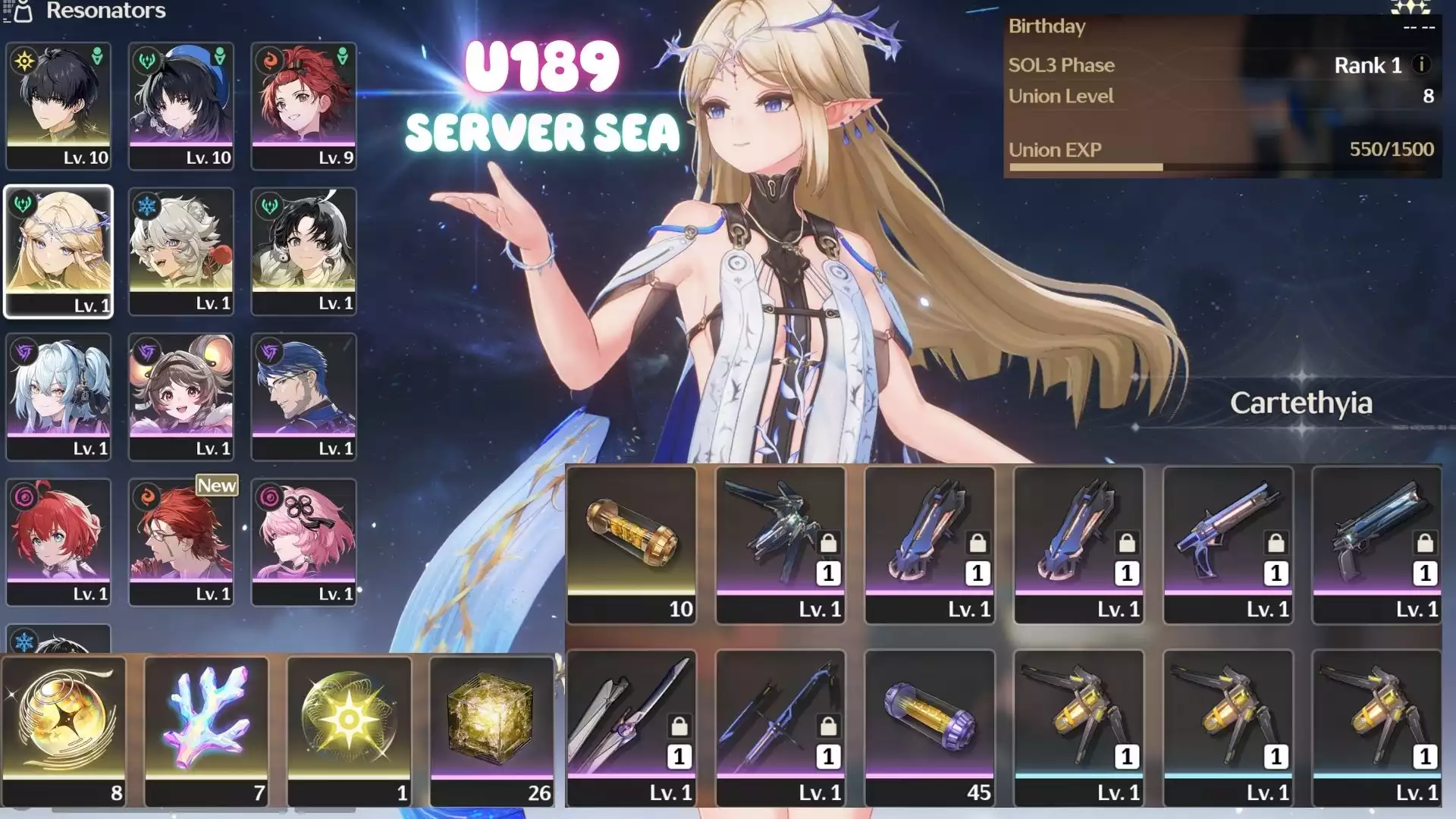Select the purple-capped tube item with count 45
Image resolution: width=1456 pixels, height=819 pixels.
(x=930, y=726)
